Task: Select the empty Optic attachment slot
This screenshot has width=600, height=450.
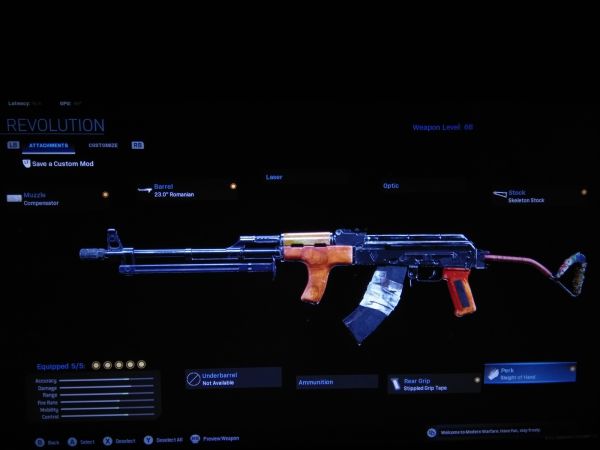Action: pyautogui.click(x=390, y=186)
